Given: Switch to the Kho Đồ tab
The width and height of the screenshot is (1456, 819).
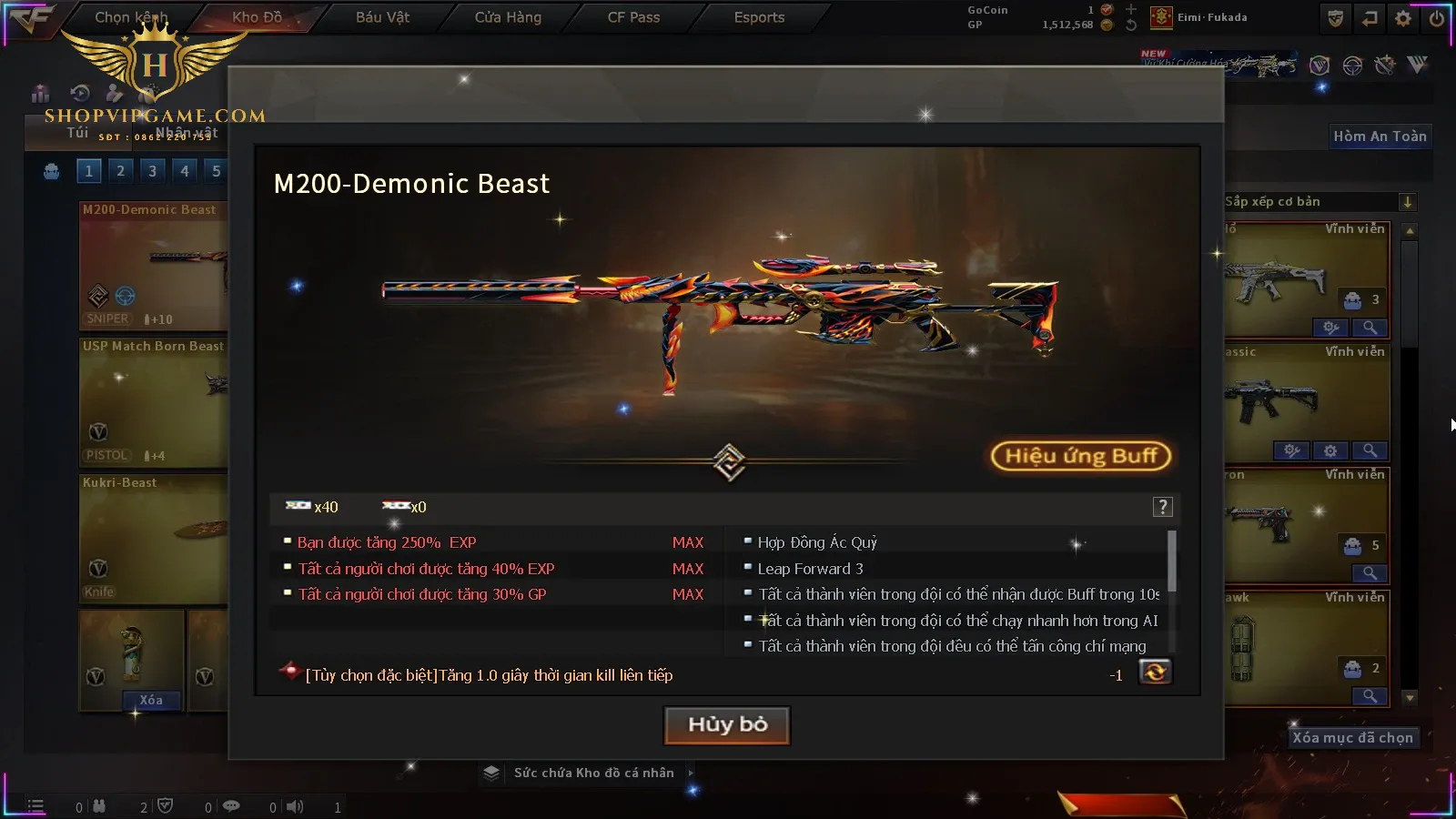Looking at the screenshot, I should [257, 17].
